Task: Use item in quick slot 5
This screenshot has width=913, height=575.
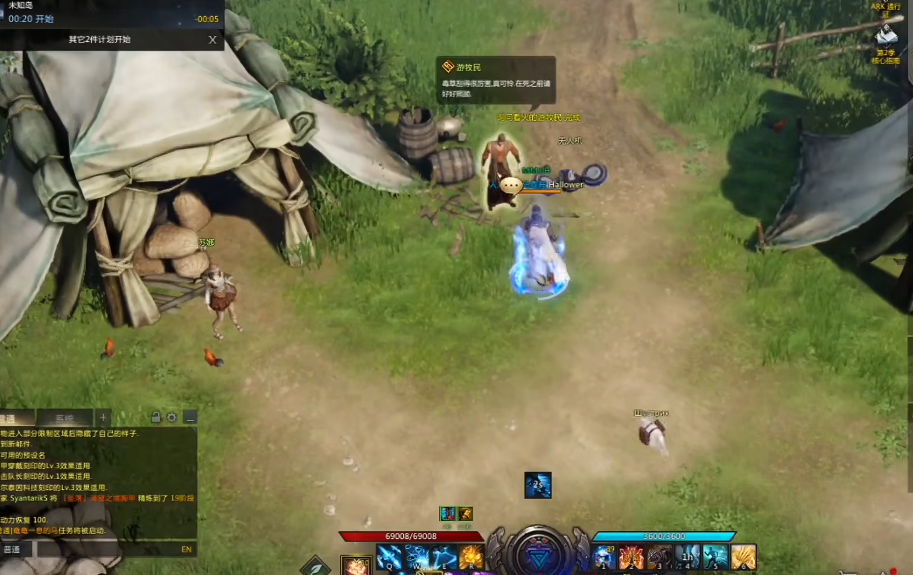Action: pos(715,557)
